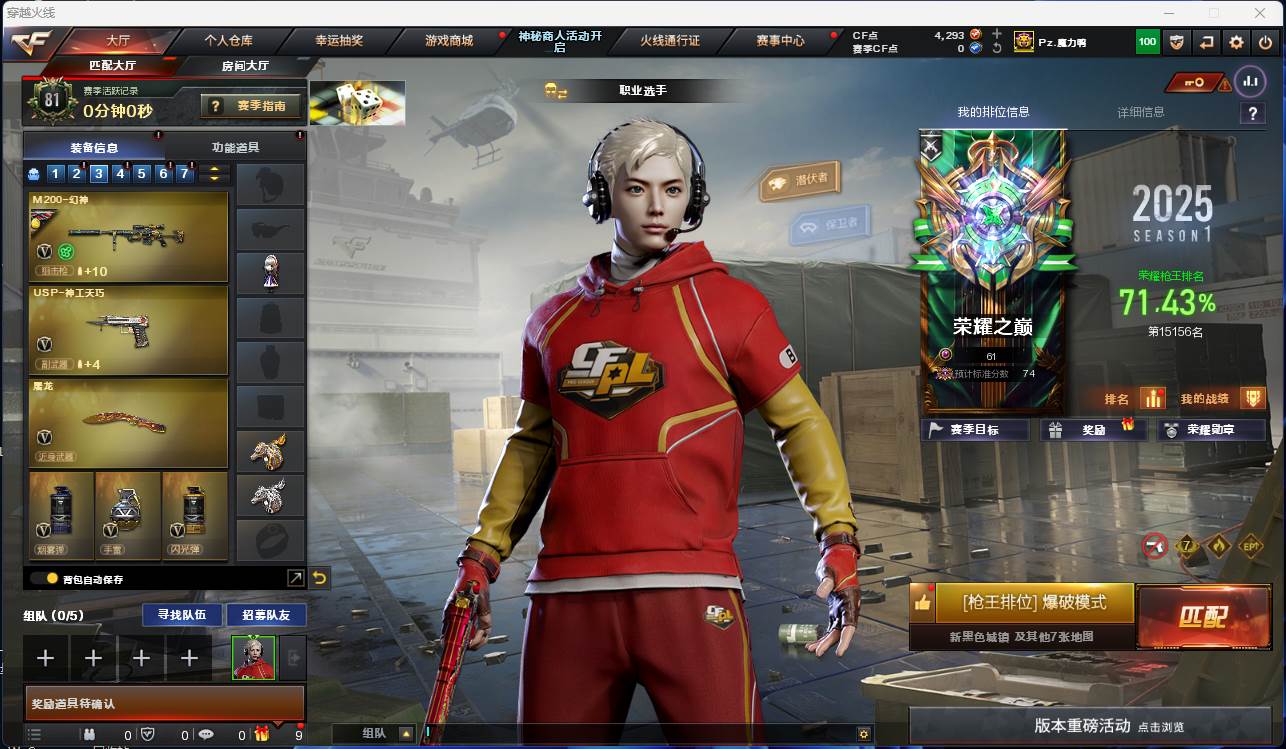Viewport: 1286px width, 749px height.
Task: Open the settings gear icon
Action: 1236,42
